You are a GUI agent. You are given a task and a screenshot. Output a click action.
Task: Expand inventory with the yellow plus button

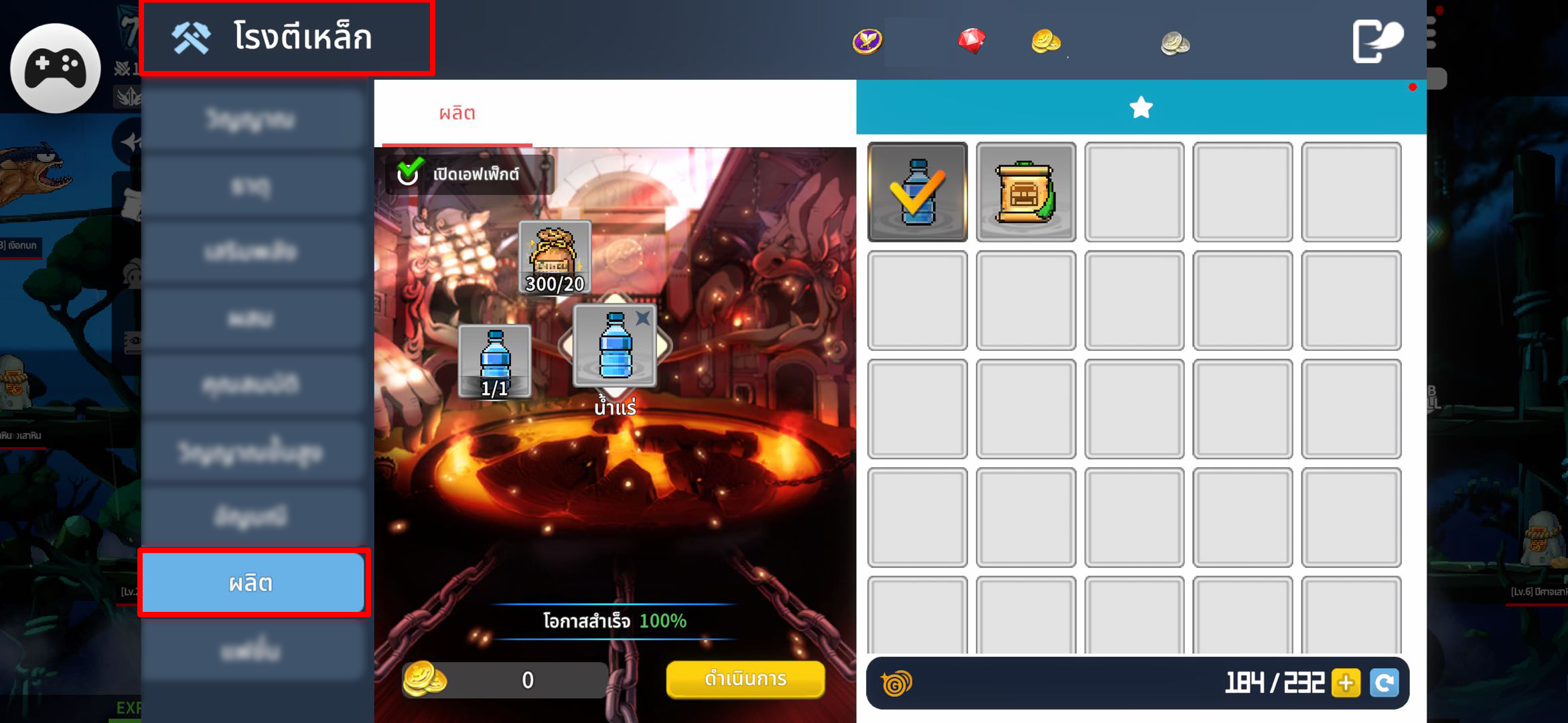[1346, 683]
